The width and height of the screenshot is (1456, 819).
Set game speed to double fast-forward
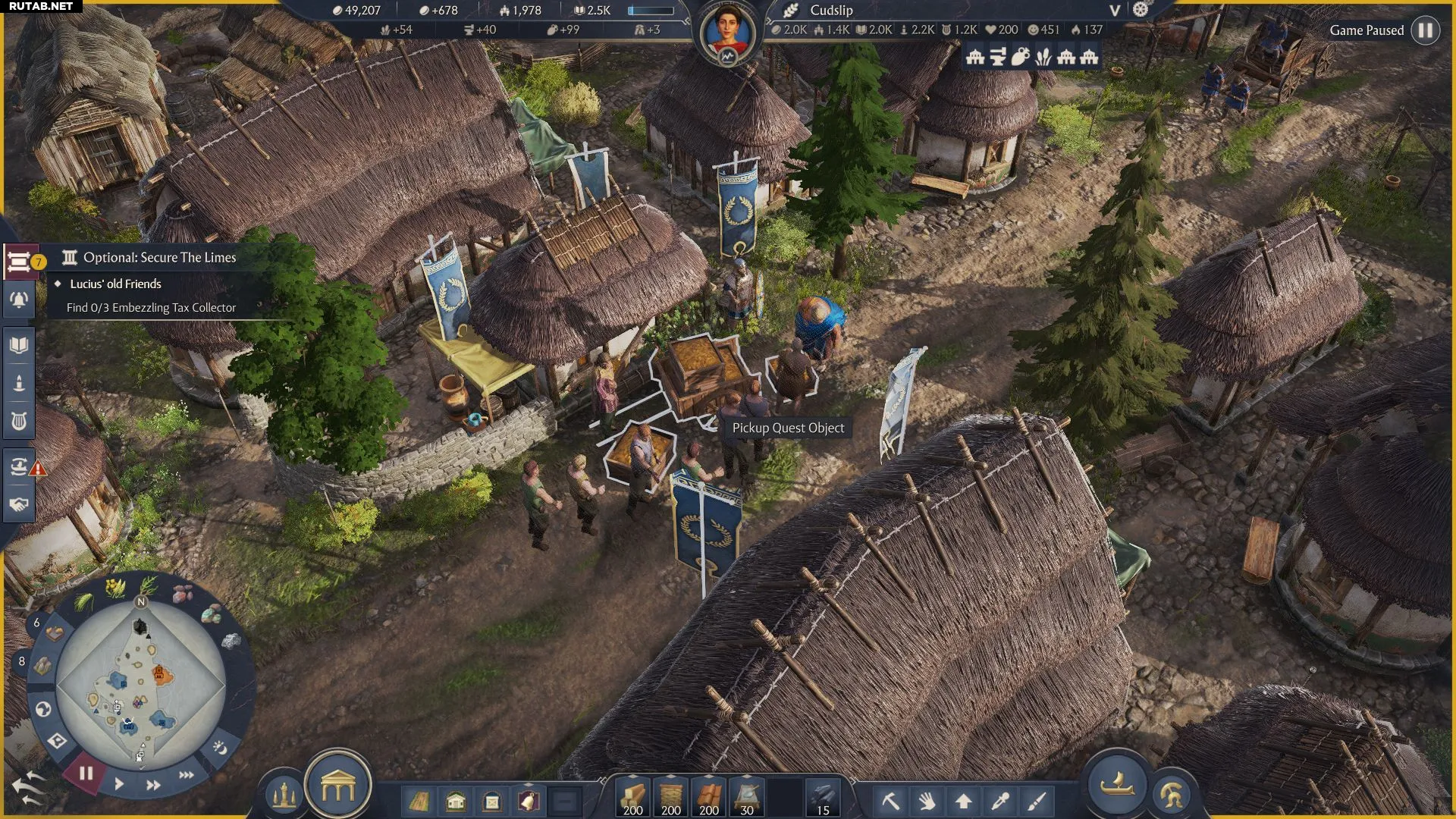coord(153,785)
